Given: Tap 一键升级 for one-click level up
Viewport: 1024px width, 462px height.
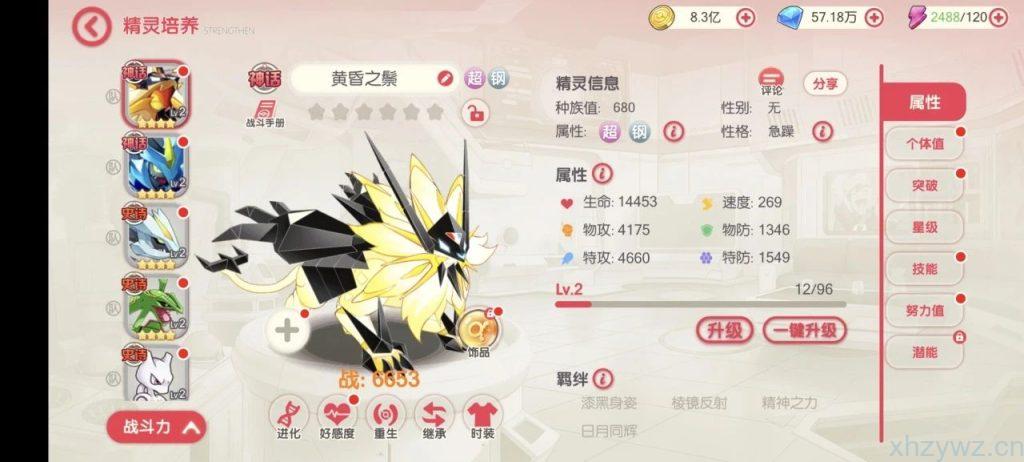Looking at the screenshot, I should pyautogui.click(x=804, y=330).
